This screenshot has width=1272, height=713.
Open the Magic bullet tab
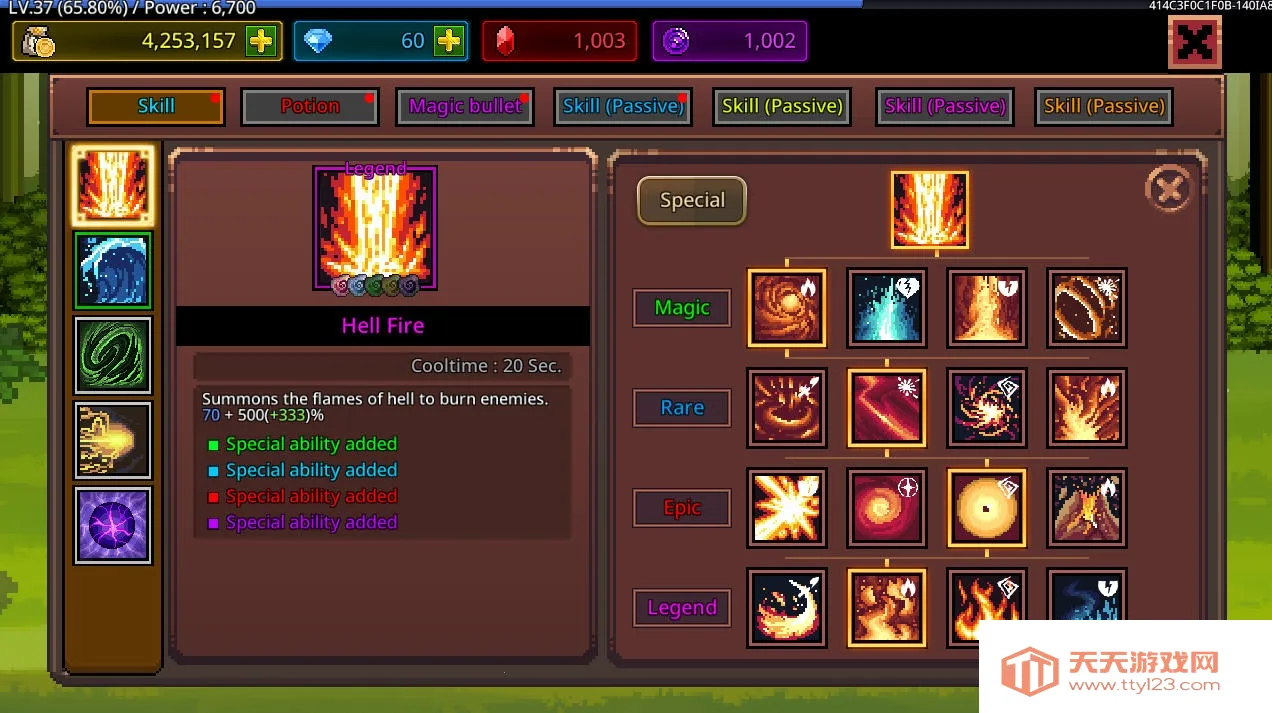(465, 106)
